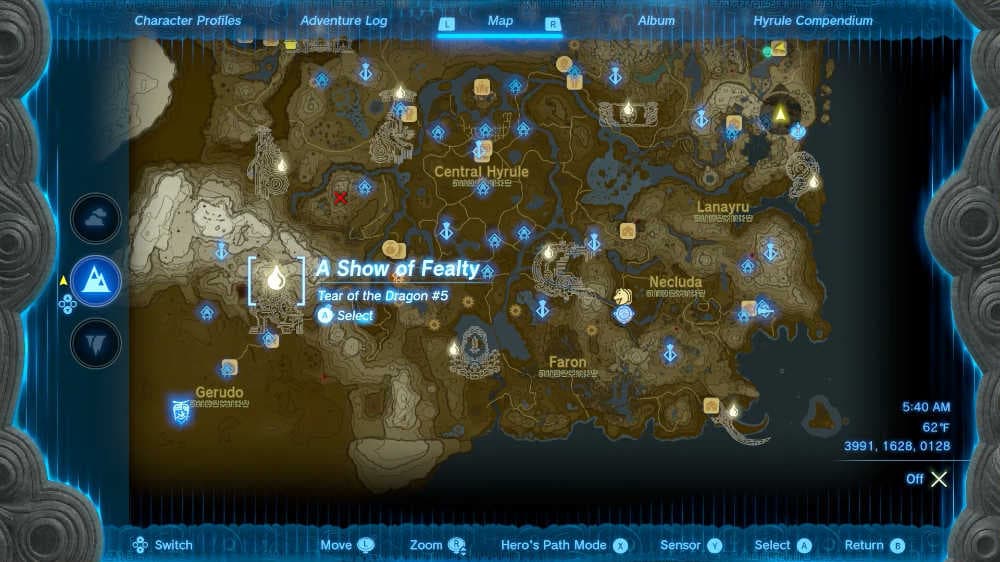Switch map layer to Sky
1000x562 pixels.
click(96, 219)
